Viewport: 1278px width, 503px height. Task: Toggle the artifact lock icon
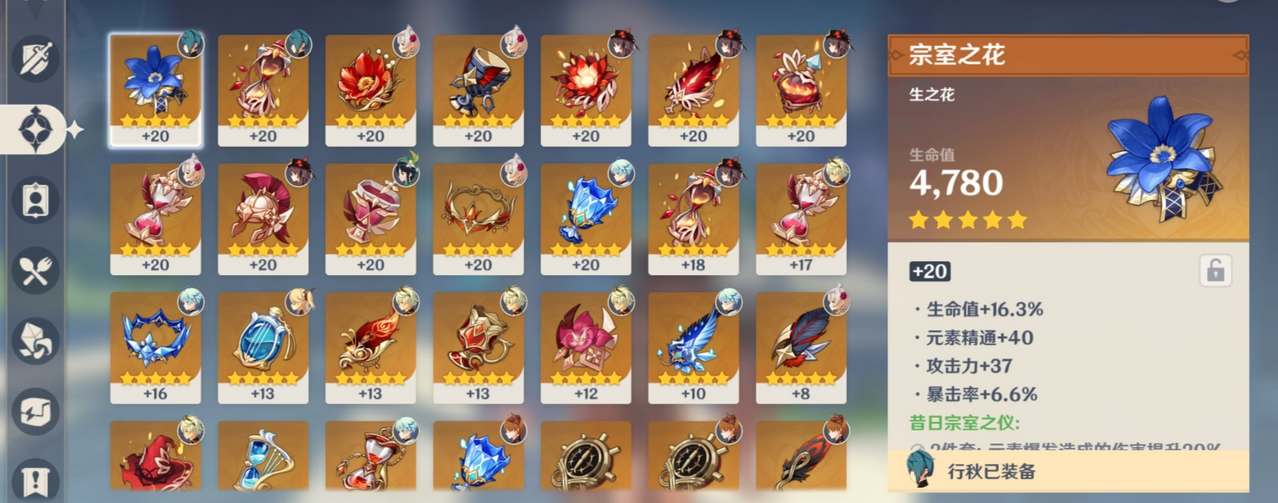1215,270
